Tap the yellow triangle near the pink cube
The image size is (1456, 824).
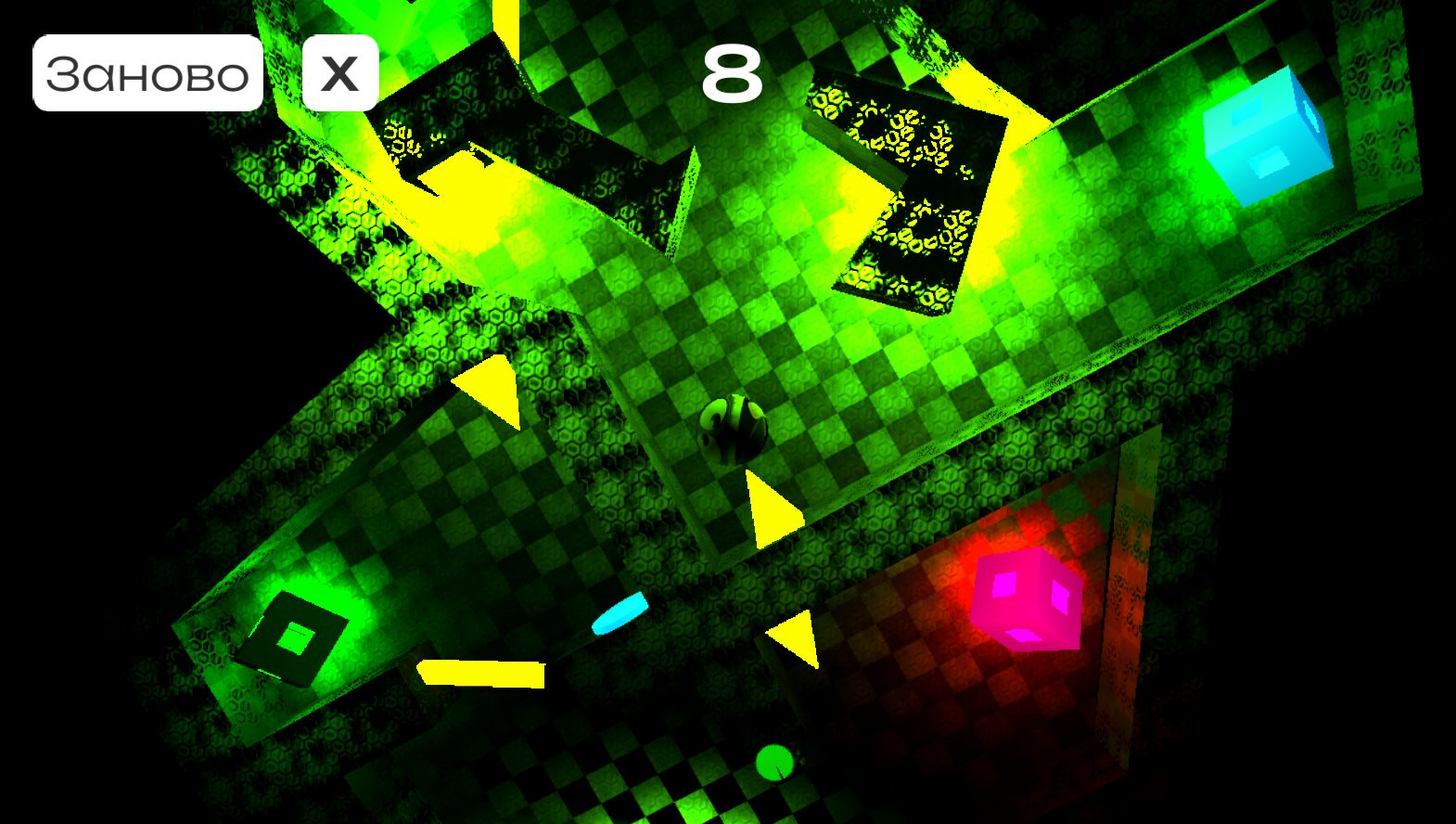tap(792, 639)
